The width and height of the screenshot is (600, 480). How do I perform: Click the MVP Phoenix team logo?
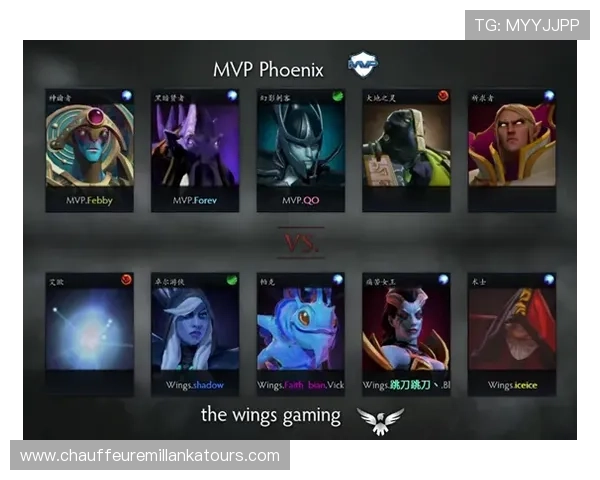point(362,65)
